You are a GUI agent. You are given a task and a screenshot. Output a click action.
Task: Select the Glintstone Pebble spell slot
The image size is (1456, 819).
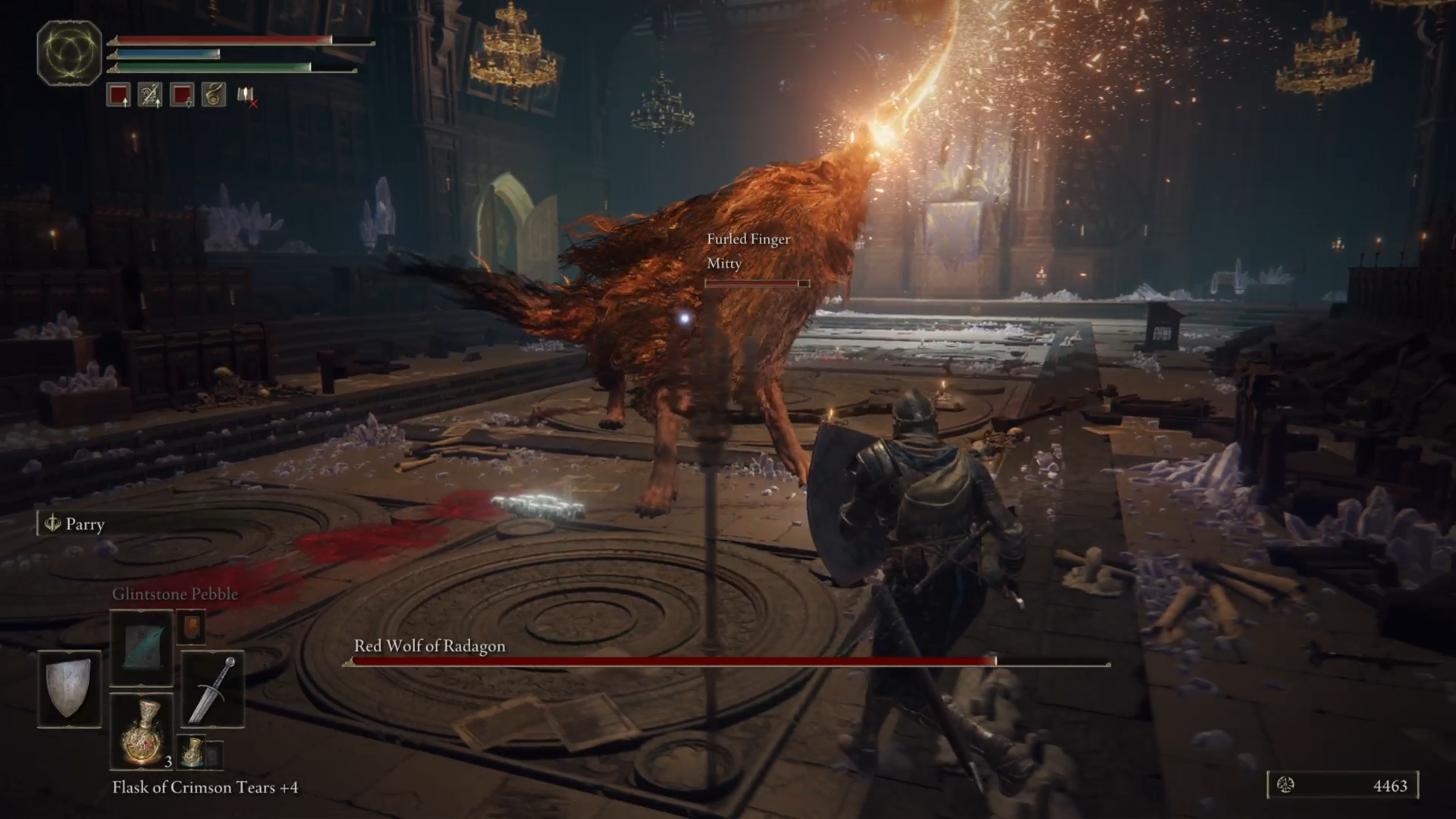(142, 647)
